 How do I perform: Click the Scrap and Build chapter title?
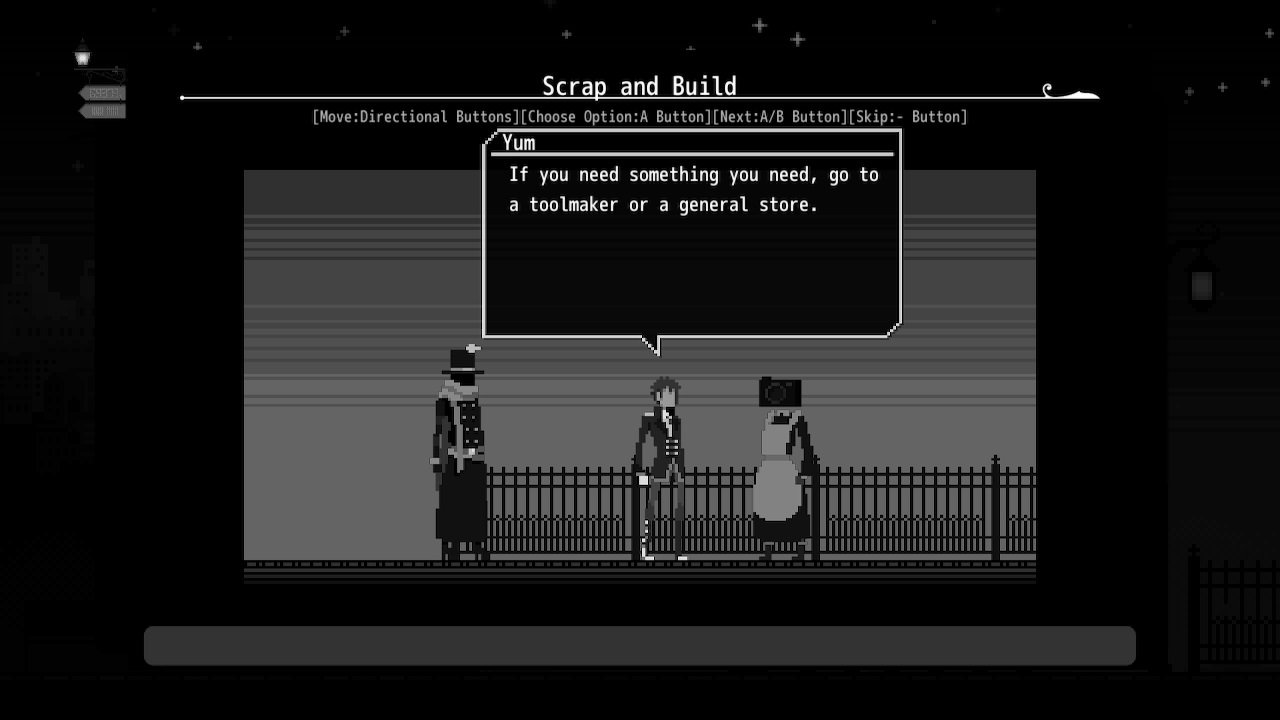pos(639,86)
